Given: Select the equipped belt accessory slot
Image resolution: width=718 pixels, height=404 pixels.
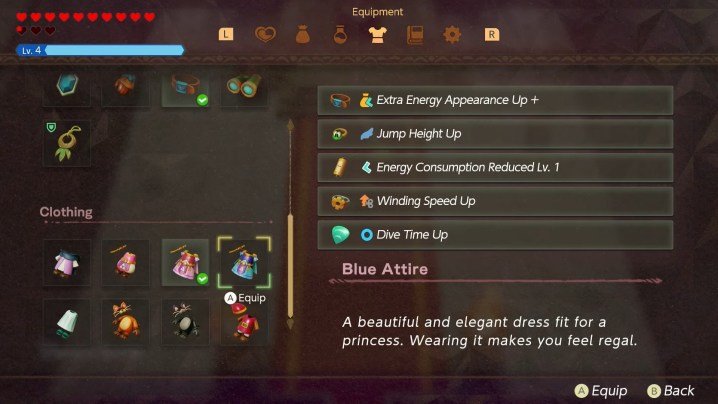Looking at the screenshot, I should pyautogui.click(x=185, y=86).
